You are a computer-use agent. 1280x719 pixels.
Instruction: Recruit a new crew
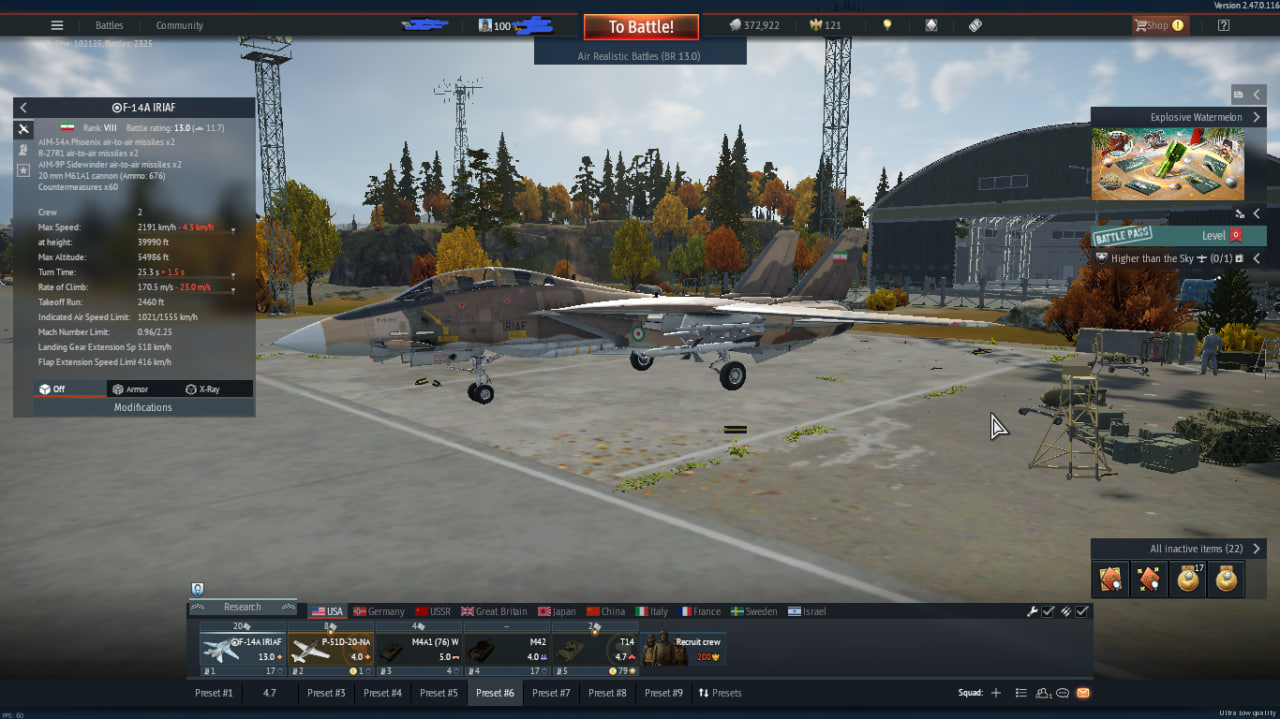coord(684,650)
